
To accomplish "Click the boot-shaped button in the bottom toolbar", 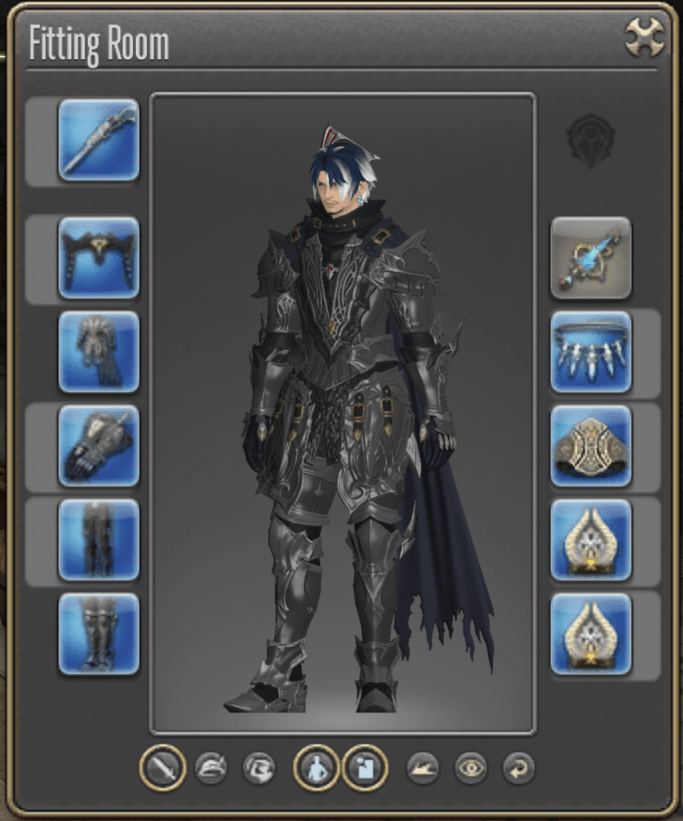I will [x=422, y=768].
